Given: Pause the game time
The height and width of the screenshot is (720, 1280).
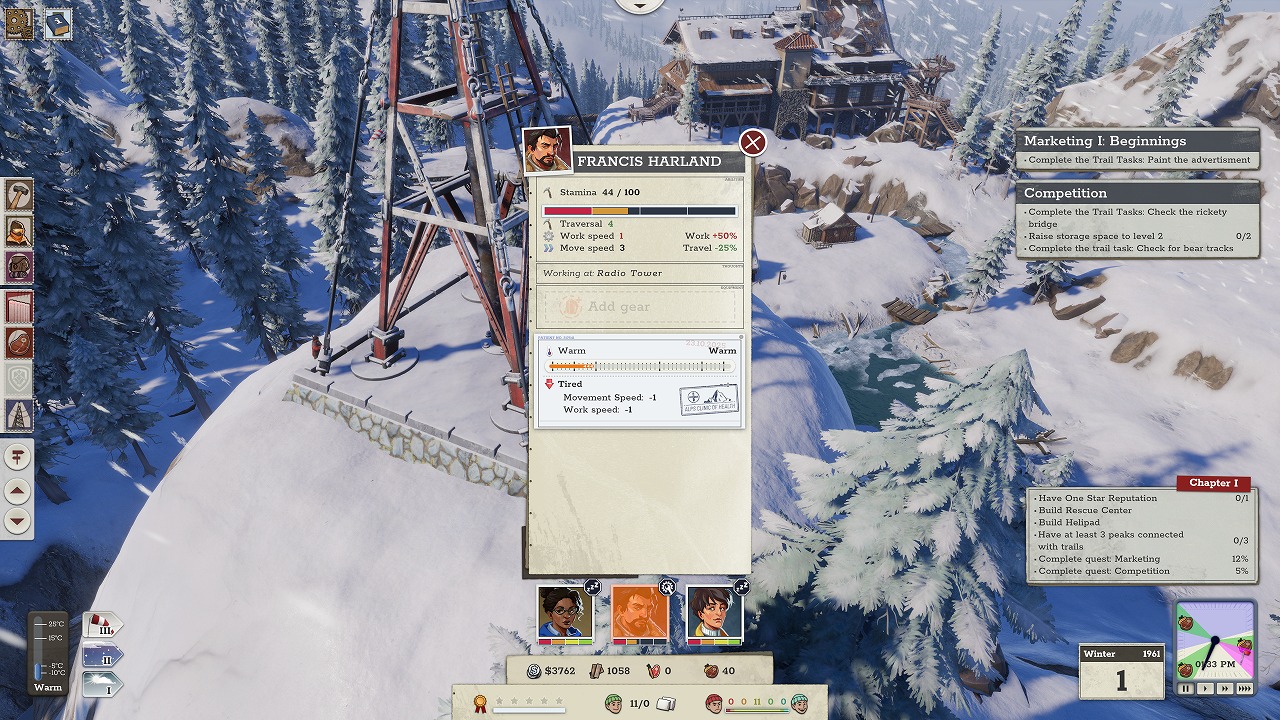Looking at the screenshot, I should tap(1186, 689).
